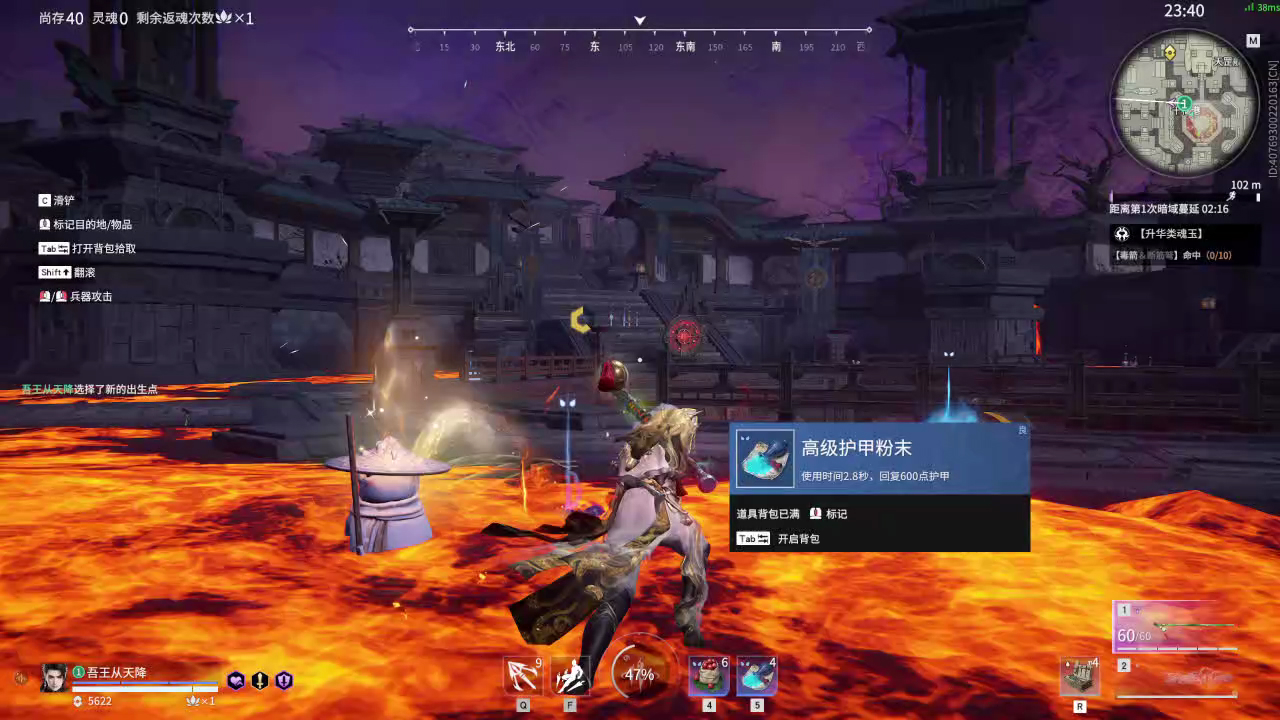Click the character portrait at bottom left

point(53,679)
